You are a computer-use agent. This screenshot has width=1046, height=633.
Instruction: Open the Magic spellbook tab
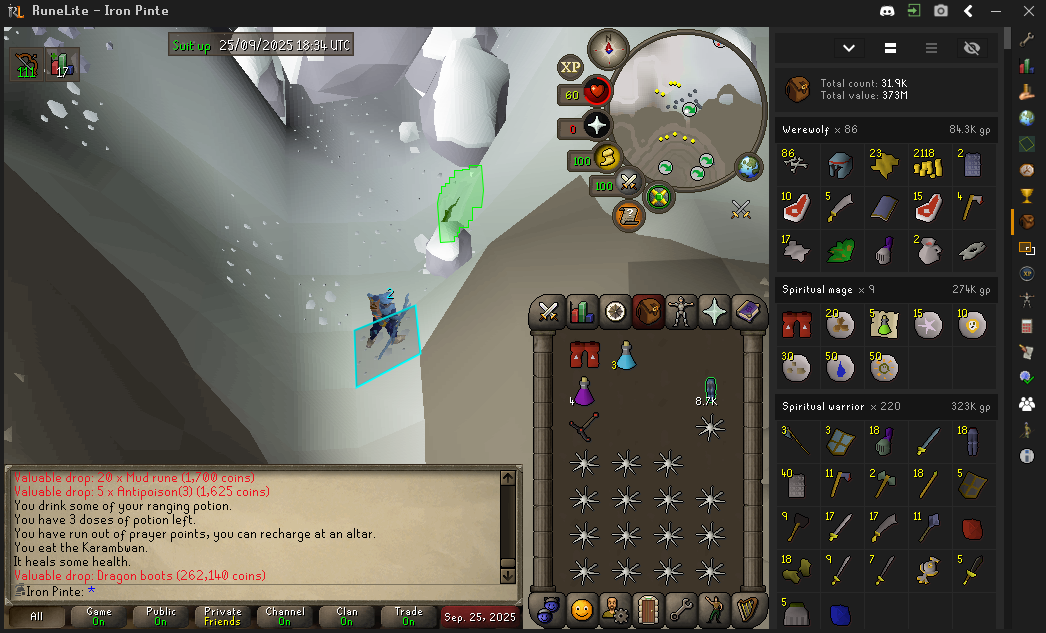click(x=748, y=311)
